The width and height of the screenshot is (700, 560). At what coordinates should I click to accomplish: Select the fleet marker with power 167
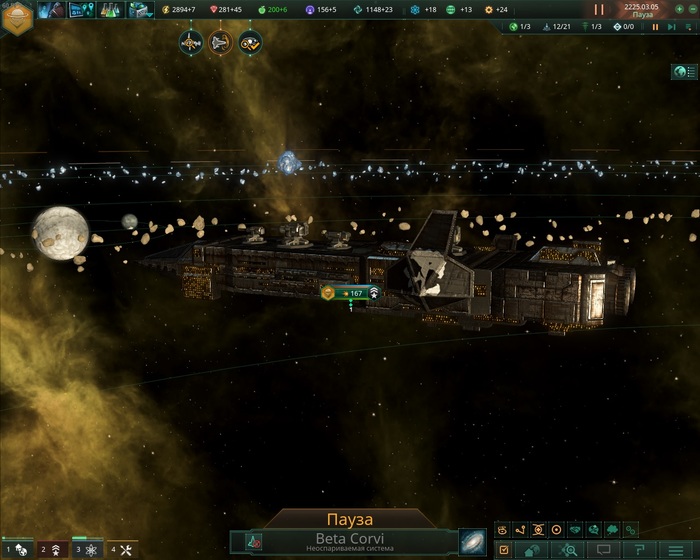(350, 292)
